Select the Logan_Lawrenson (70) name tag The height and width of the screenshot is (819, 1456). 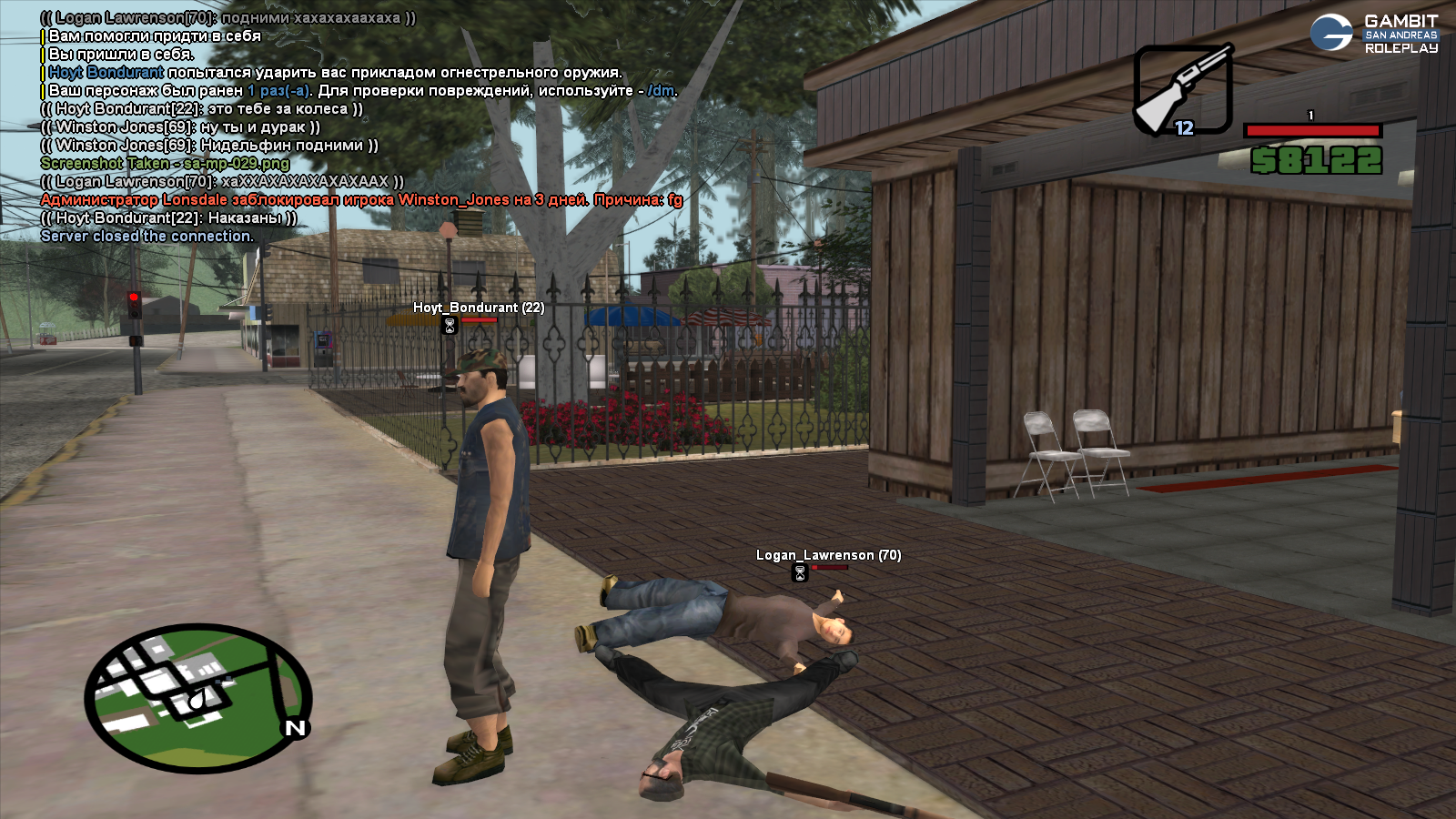tap(828, 555)
